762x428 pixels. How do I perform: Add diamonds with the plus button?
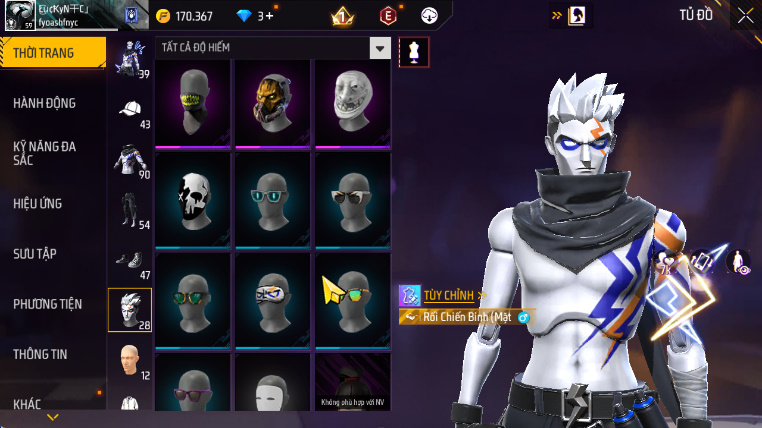coord(269,16)
